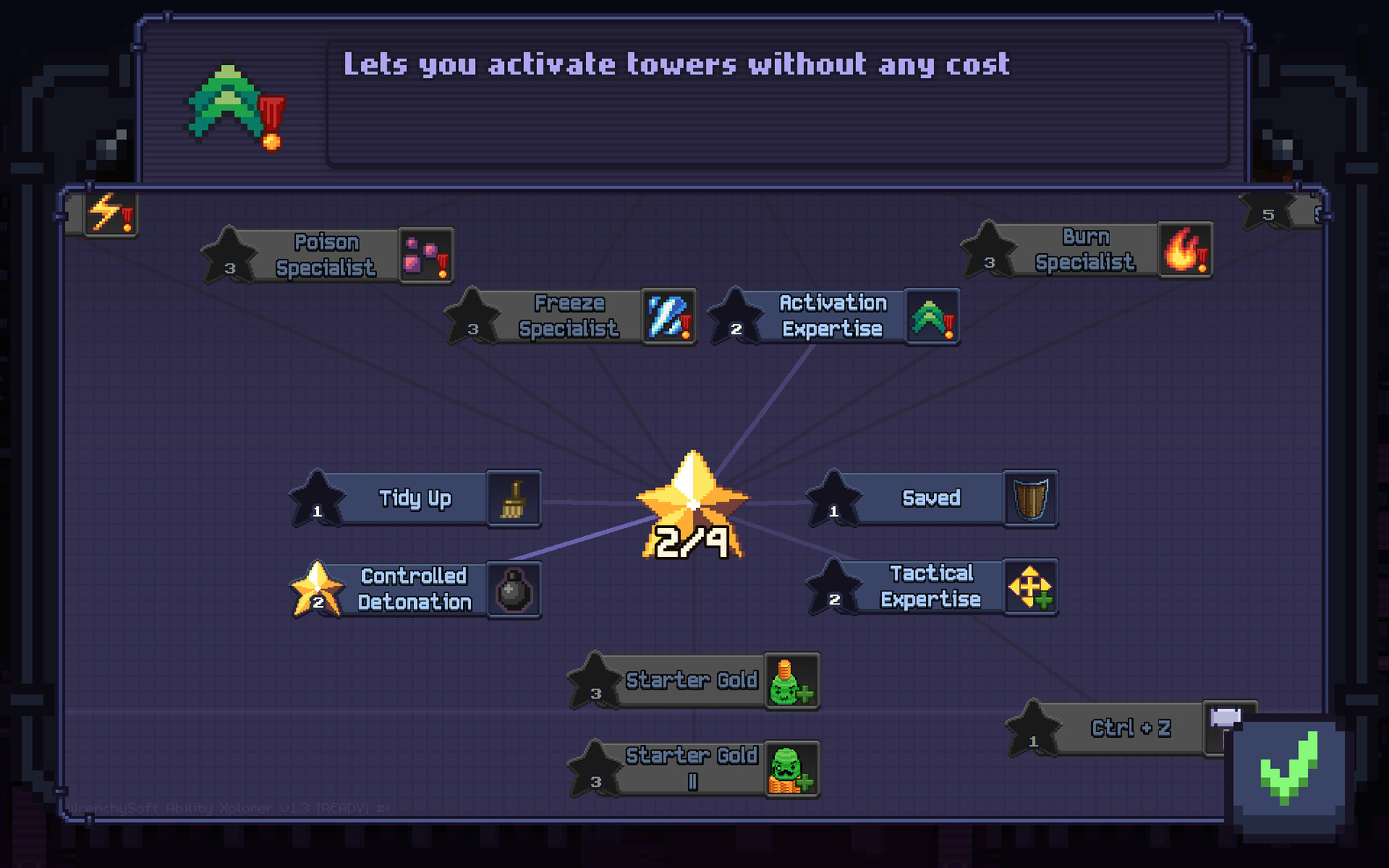Click the Starter Gold II coin icon
This screenshot has height=868, width=1389.
pyautogui.click(x=792, y=768)
